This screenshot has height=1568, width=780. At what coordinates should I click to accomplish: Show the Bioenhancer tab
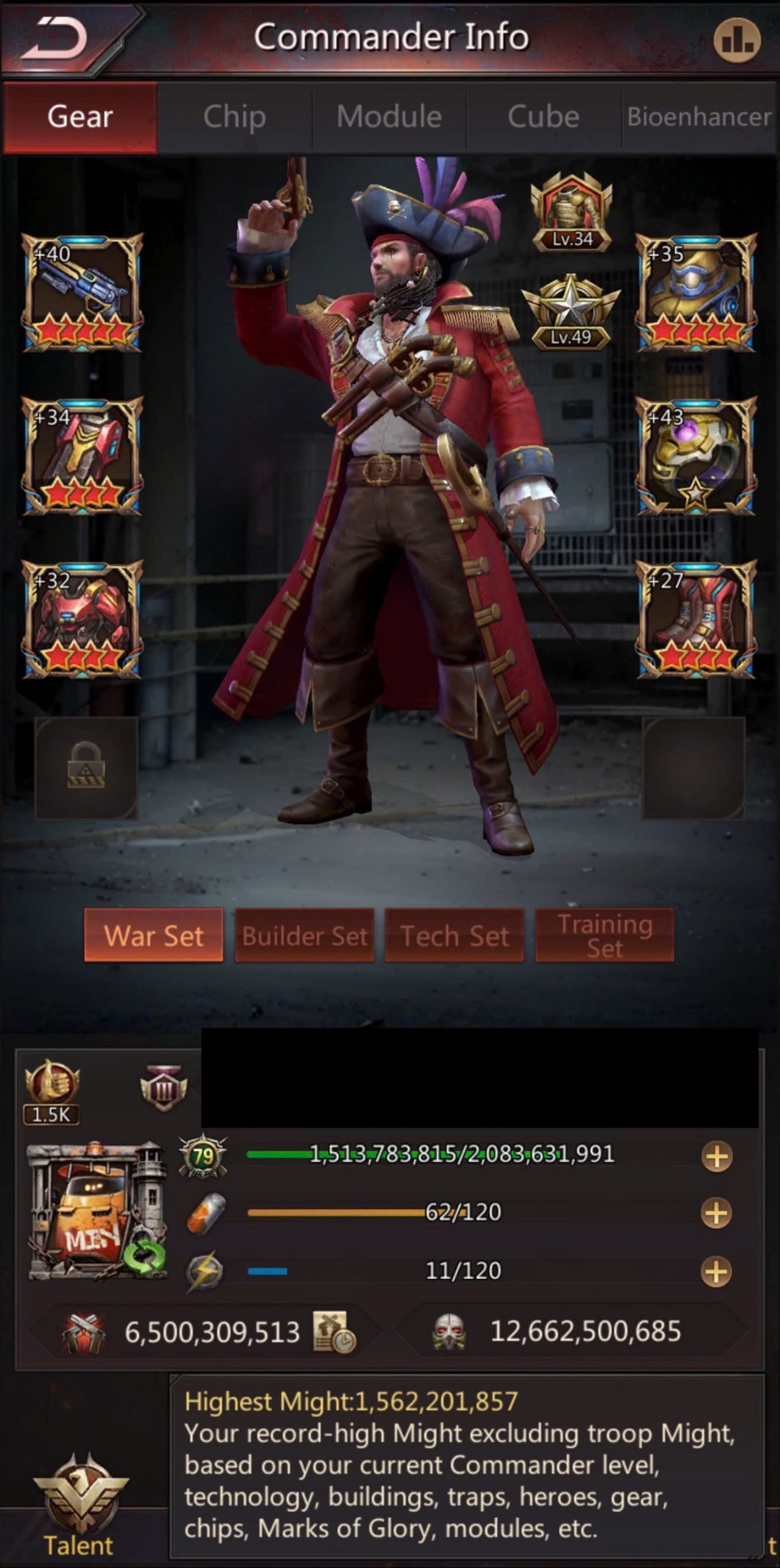pos(699,116)
